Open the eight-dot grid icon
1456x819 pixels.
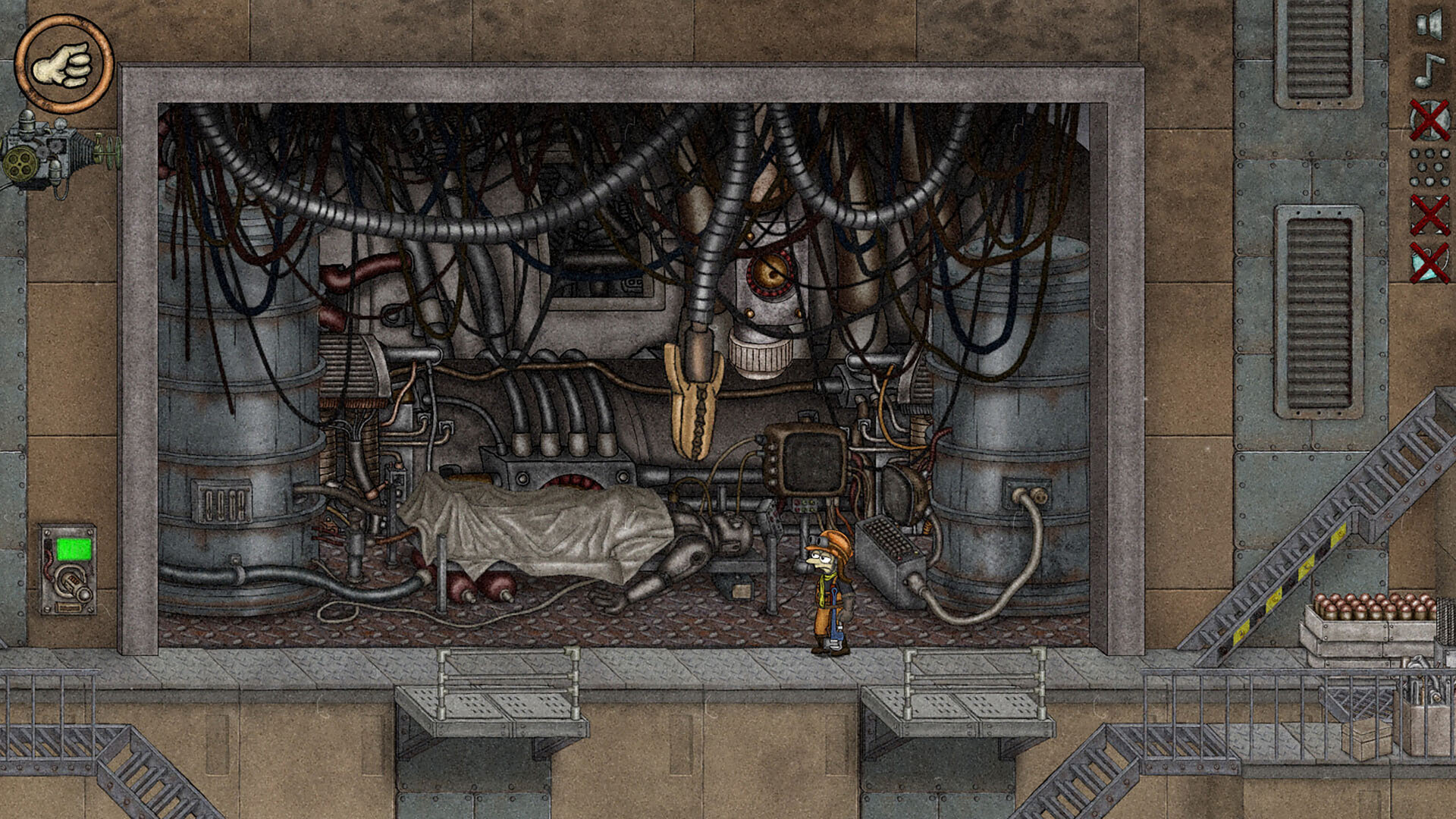coord(1429,168)
